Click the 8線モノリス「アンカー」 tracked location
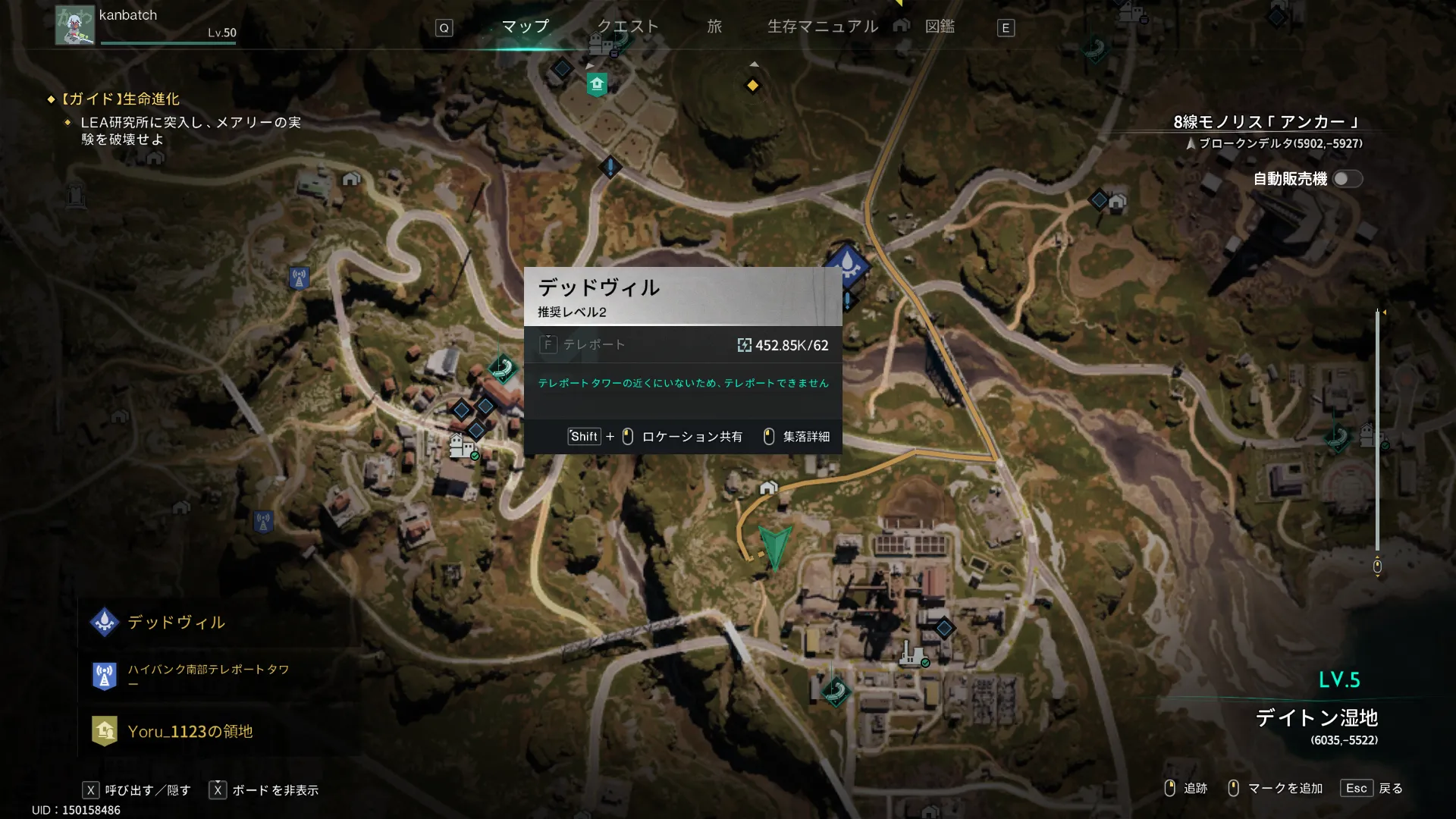 1266,122
